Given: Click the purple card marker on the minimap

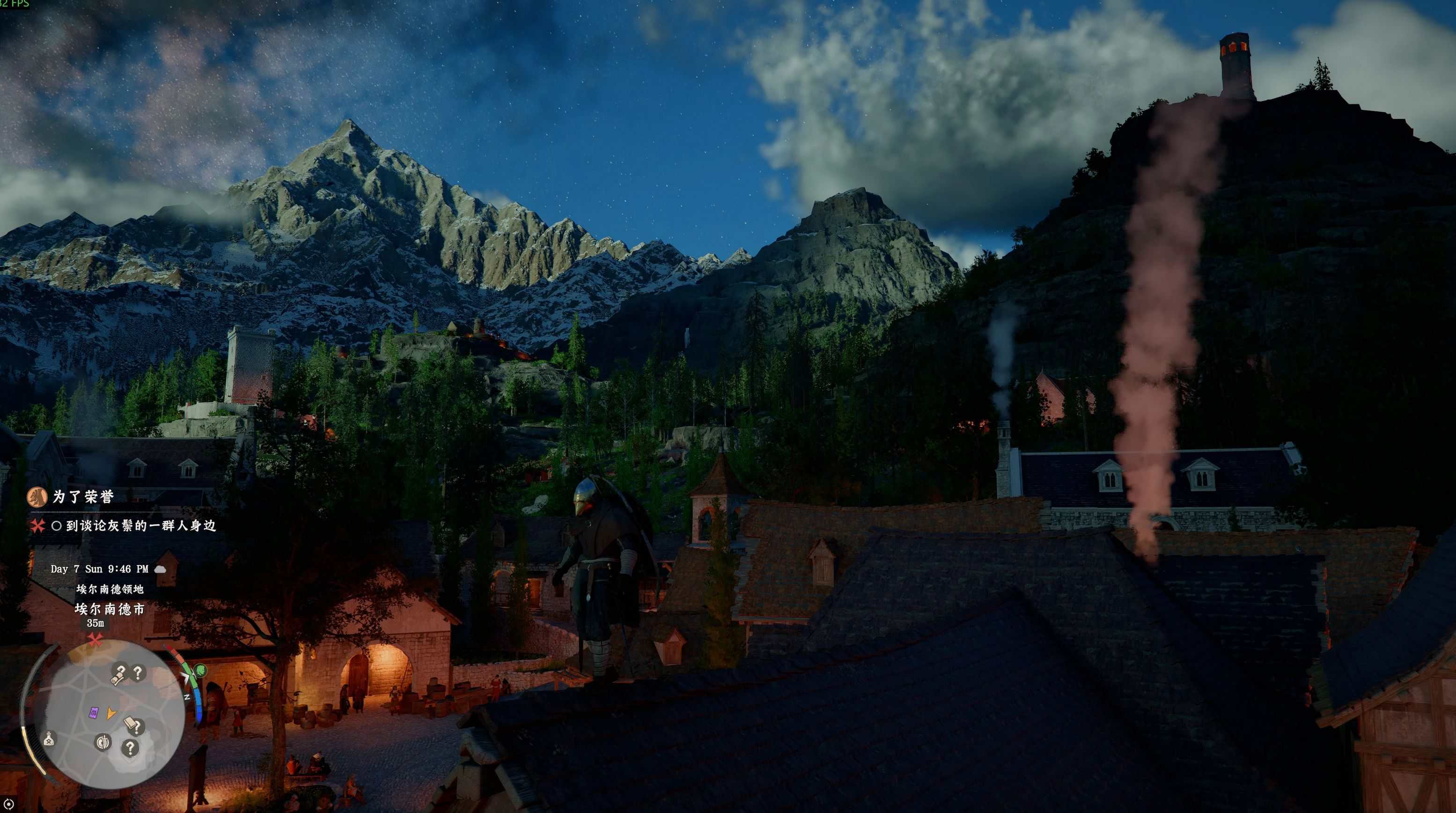Looking at the screenshot, I should (94, 712).
